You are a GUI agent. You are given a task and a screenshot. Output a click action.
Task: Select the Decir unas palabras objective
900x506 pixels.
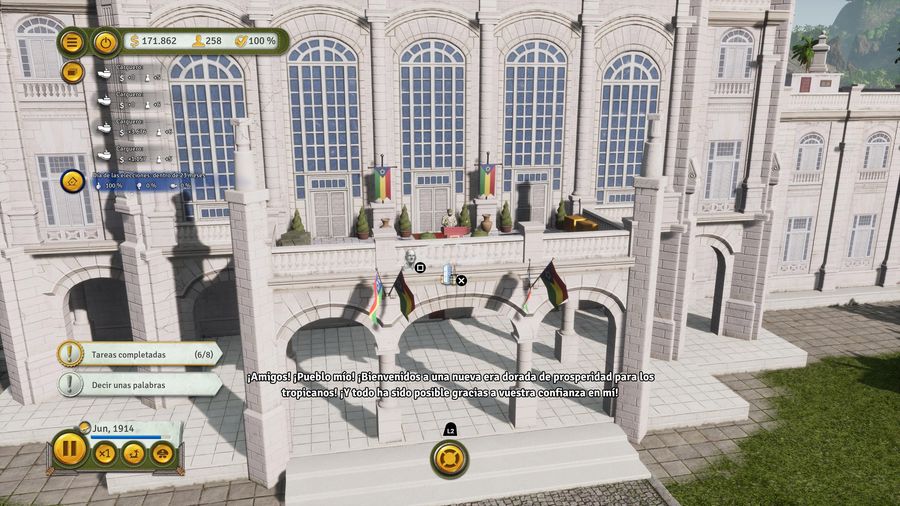click(x=140, y=384)
